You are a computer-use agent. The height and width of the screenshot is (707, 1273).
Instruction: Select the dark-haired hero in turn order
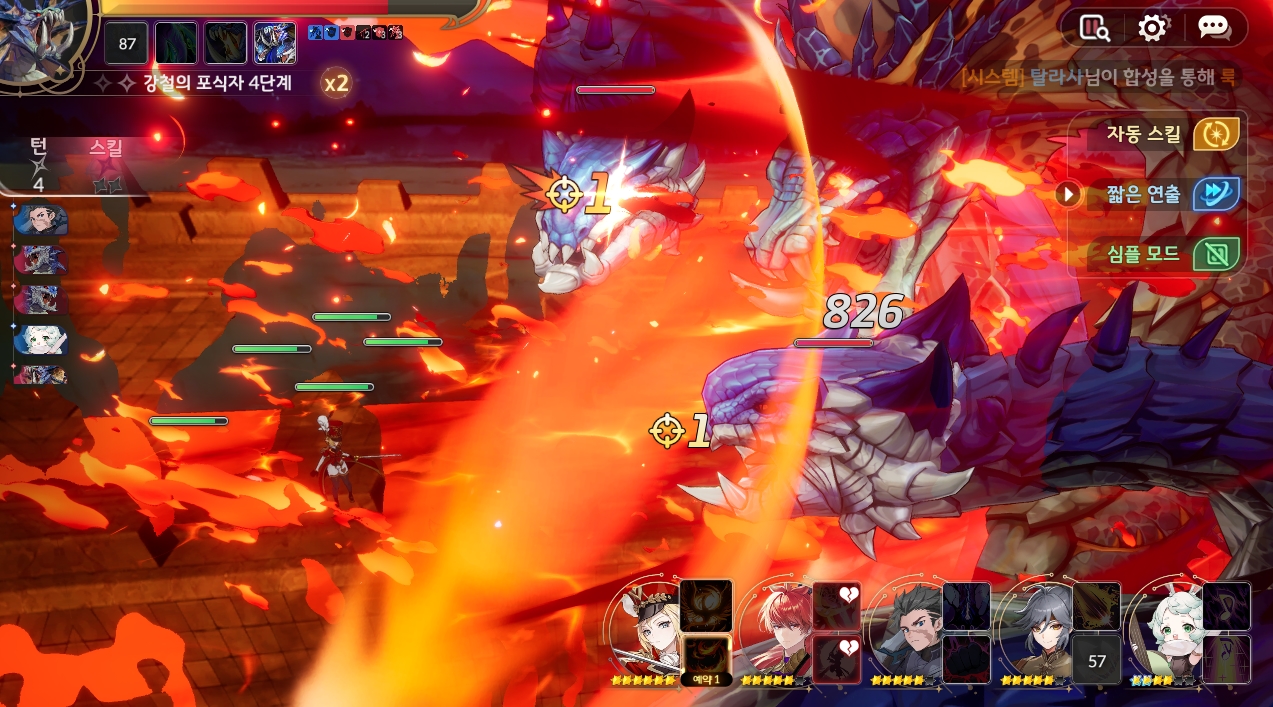tap(41, 220)
